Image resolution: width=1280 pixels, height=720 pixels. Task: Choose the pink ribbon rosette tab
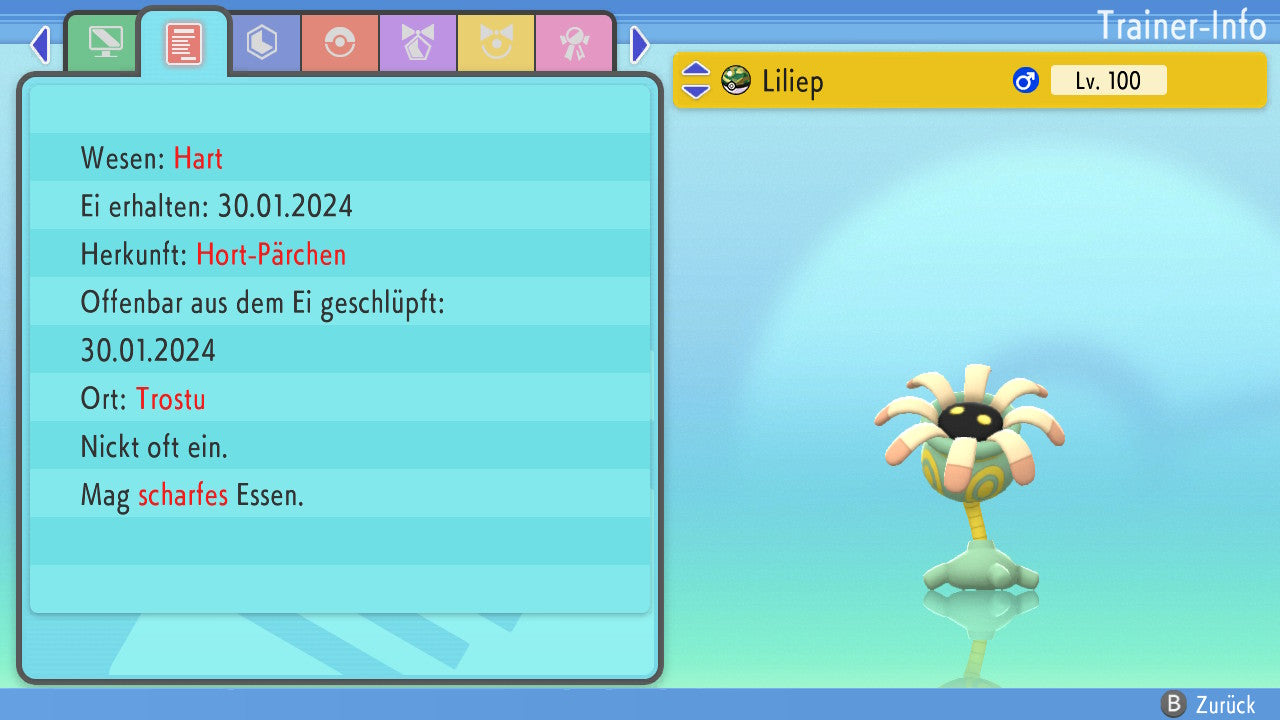574,43
